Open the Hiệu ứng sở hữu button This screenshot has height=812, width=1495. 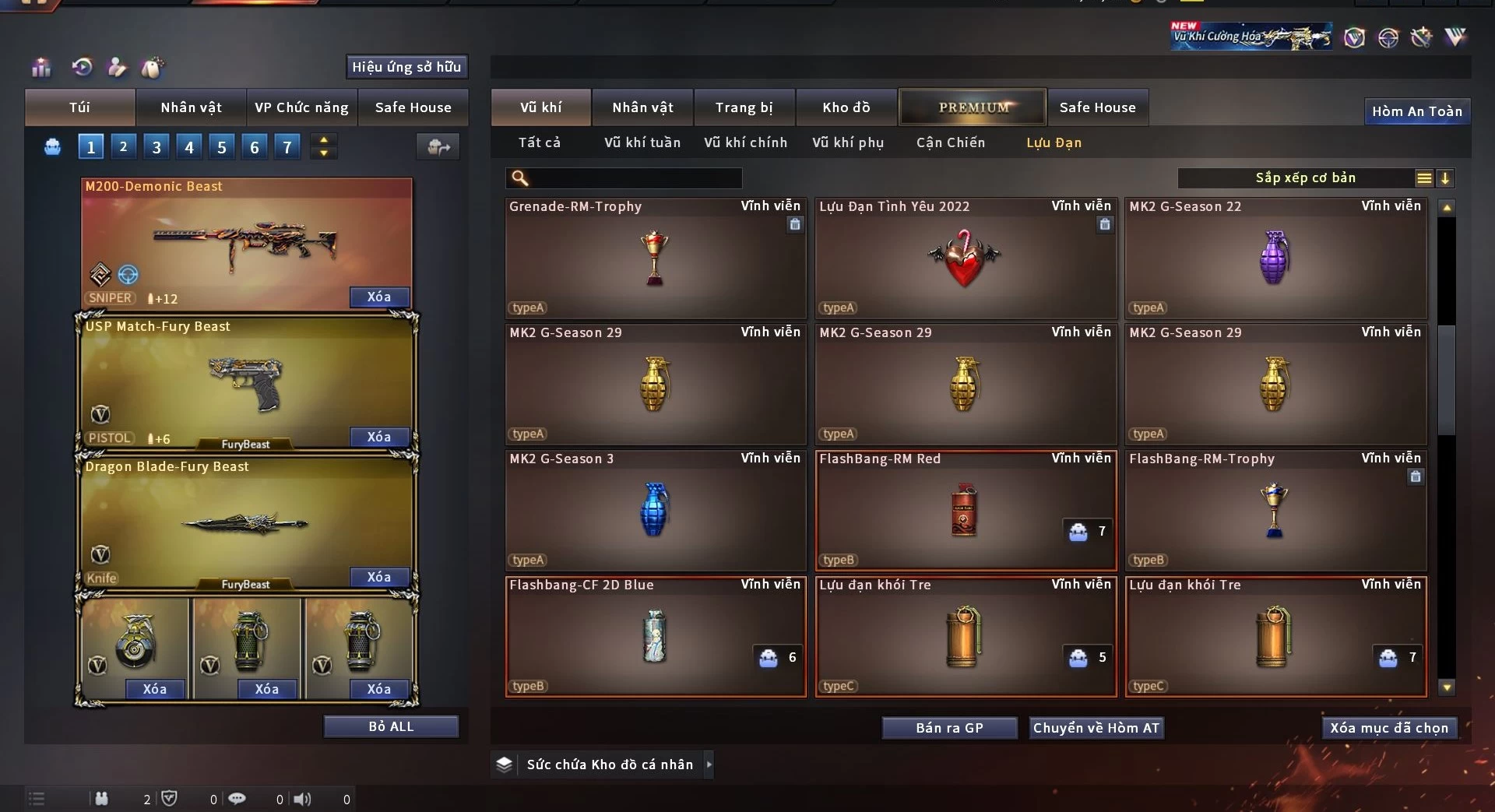coord(406,67)
